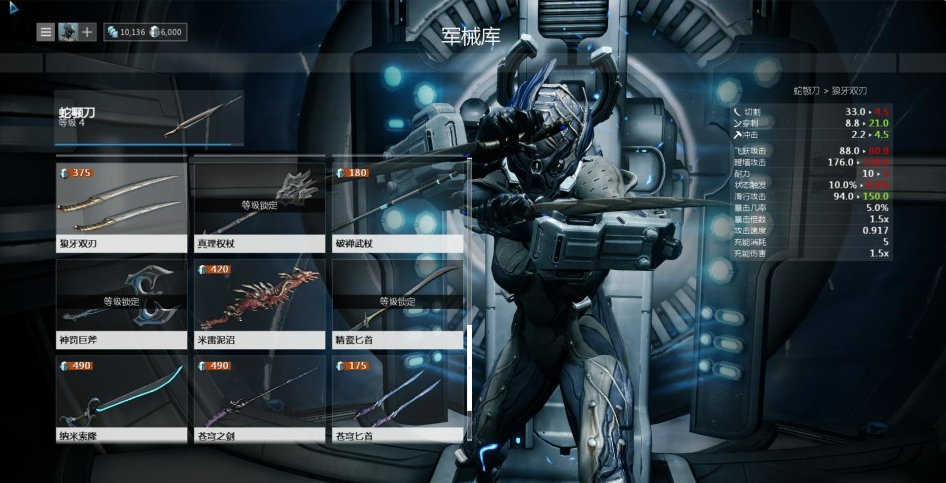Screen dimensions: 946x483
Task: Pick the 纳米索隆 weapon tile
Action: tap(122, 400)
